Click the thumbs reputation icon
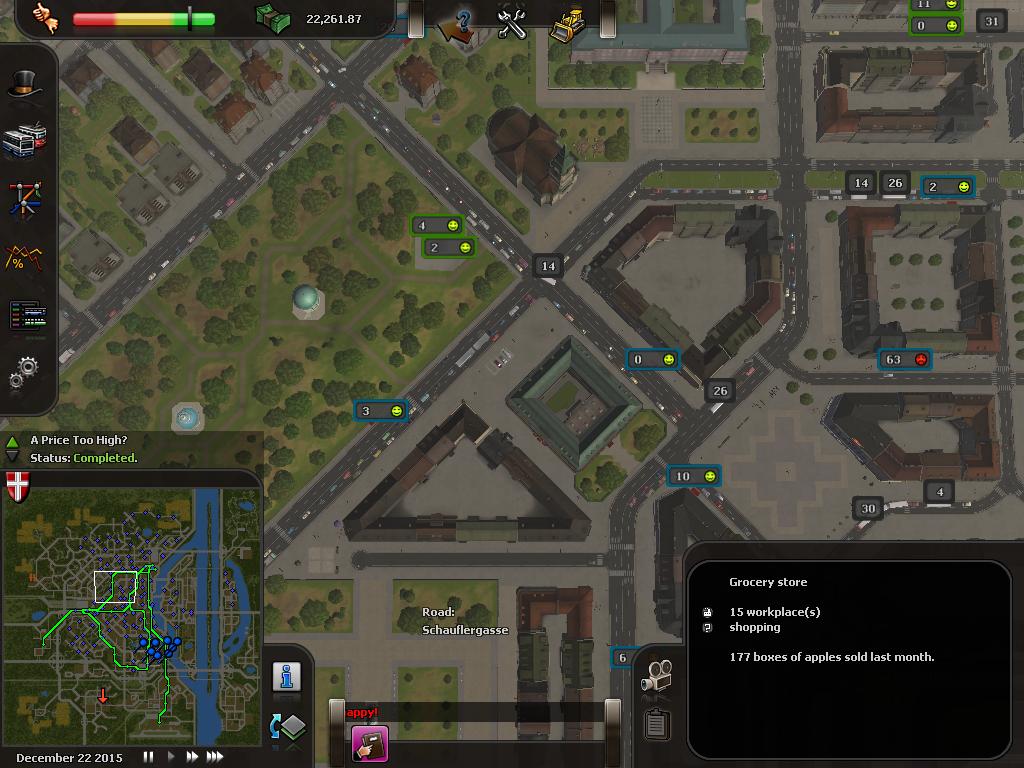 click(x=44, y=18)
